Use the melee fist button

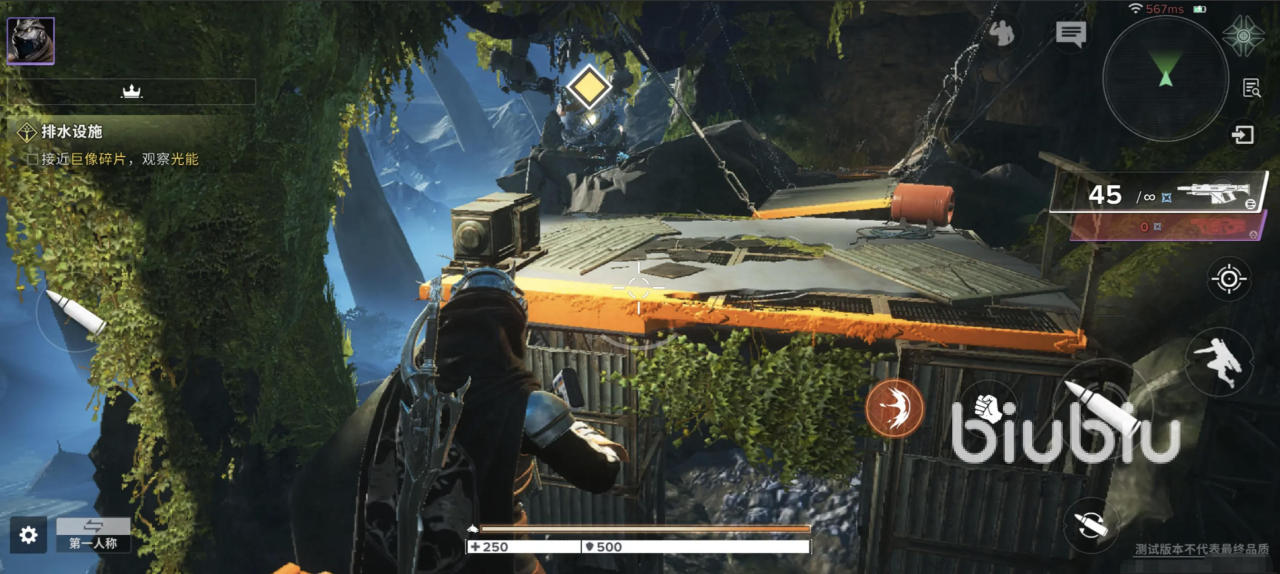(988, 408)
